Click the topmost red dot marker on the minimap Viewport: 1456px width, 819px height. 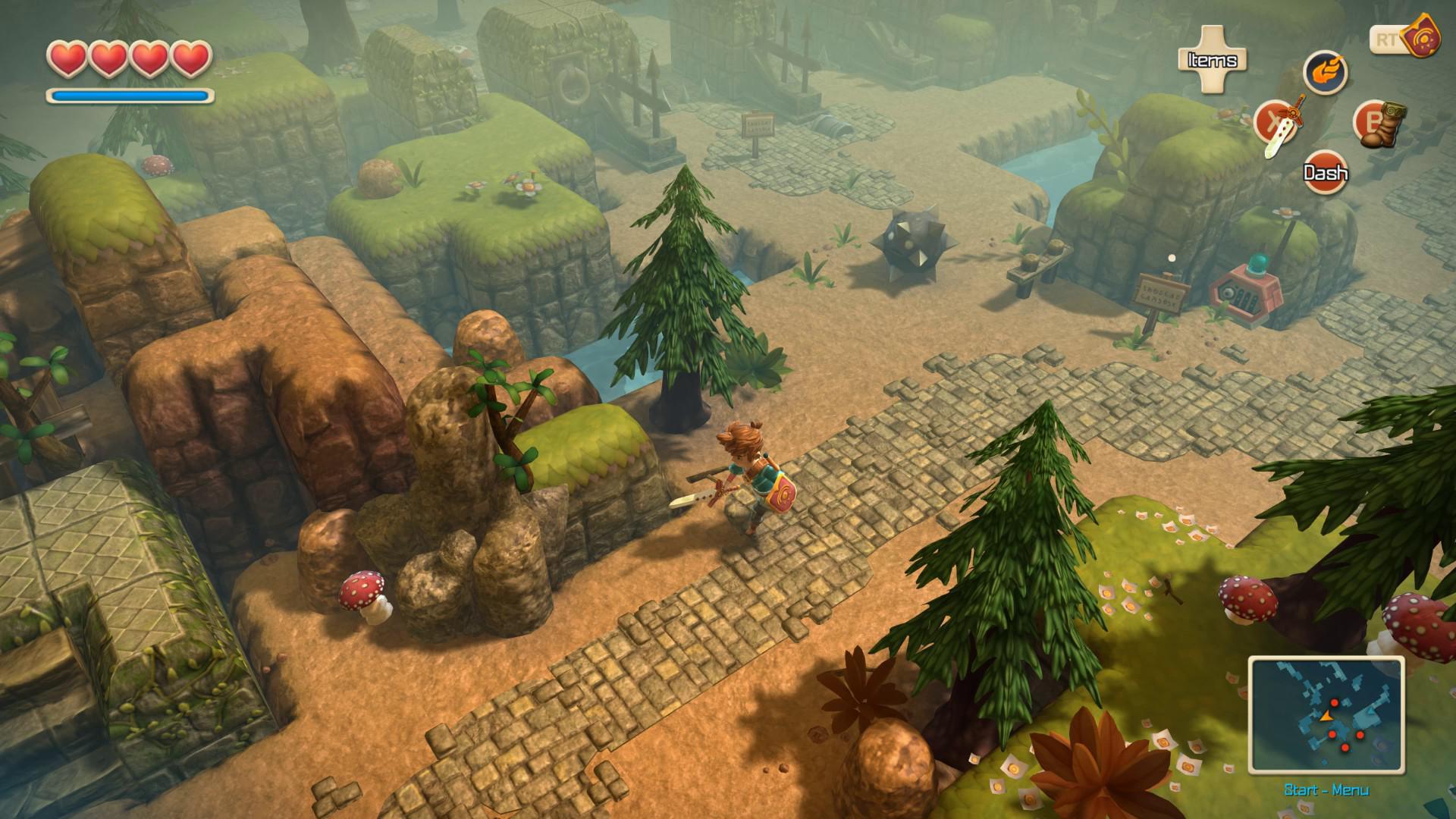1335,703
